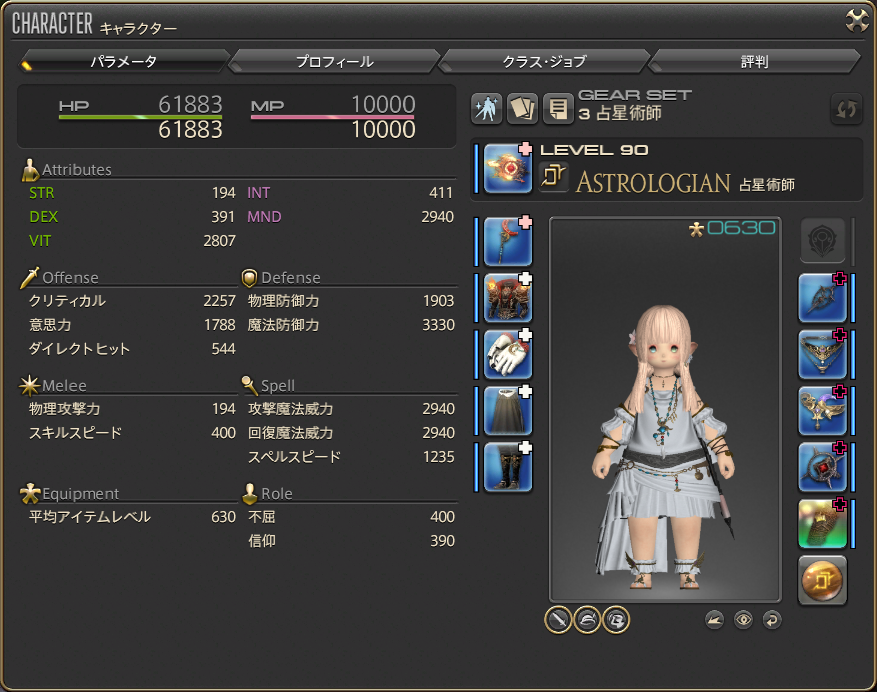Click the green and gold ring slot

[823, 524]
